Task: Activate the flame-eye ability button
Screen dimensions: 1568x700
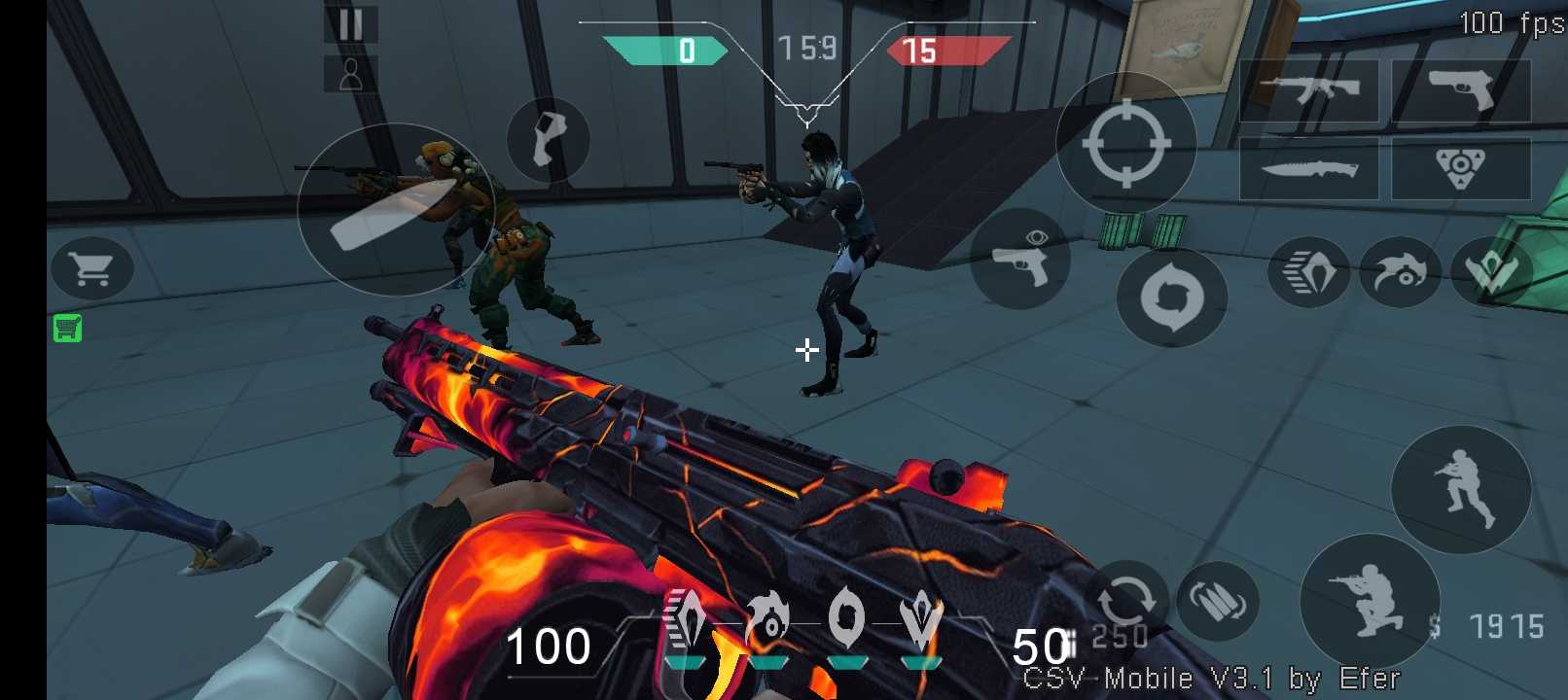Action: (1401, 273)
